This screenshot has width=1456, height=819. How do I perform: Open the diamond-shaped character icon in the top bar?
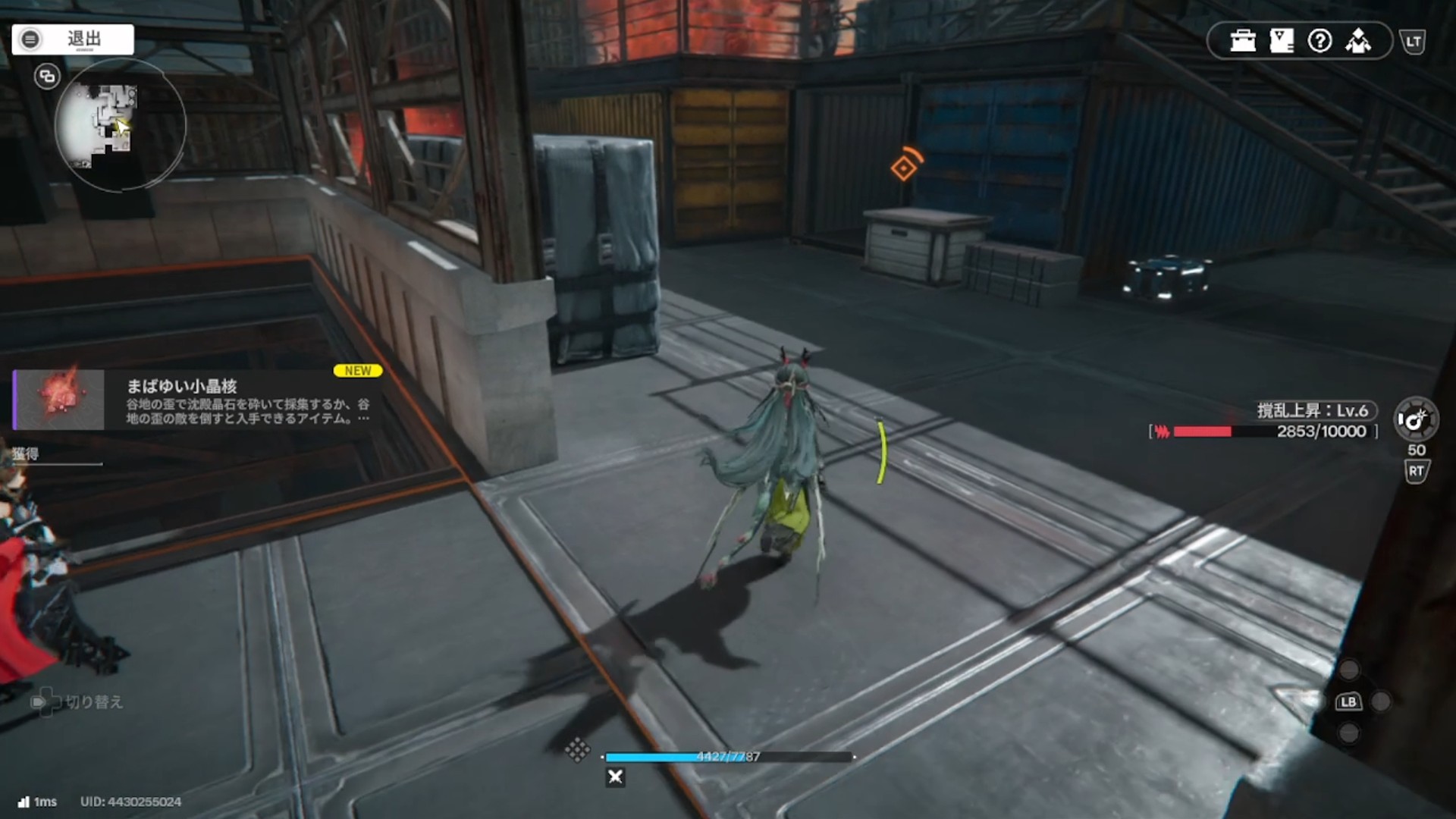[x=1358, y=41]
